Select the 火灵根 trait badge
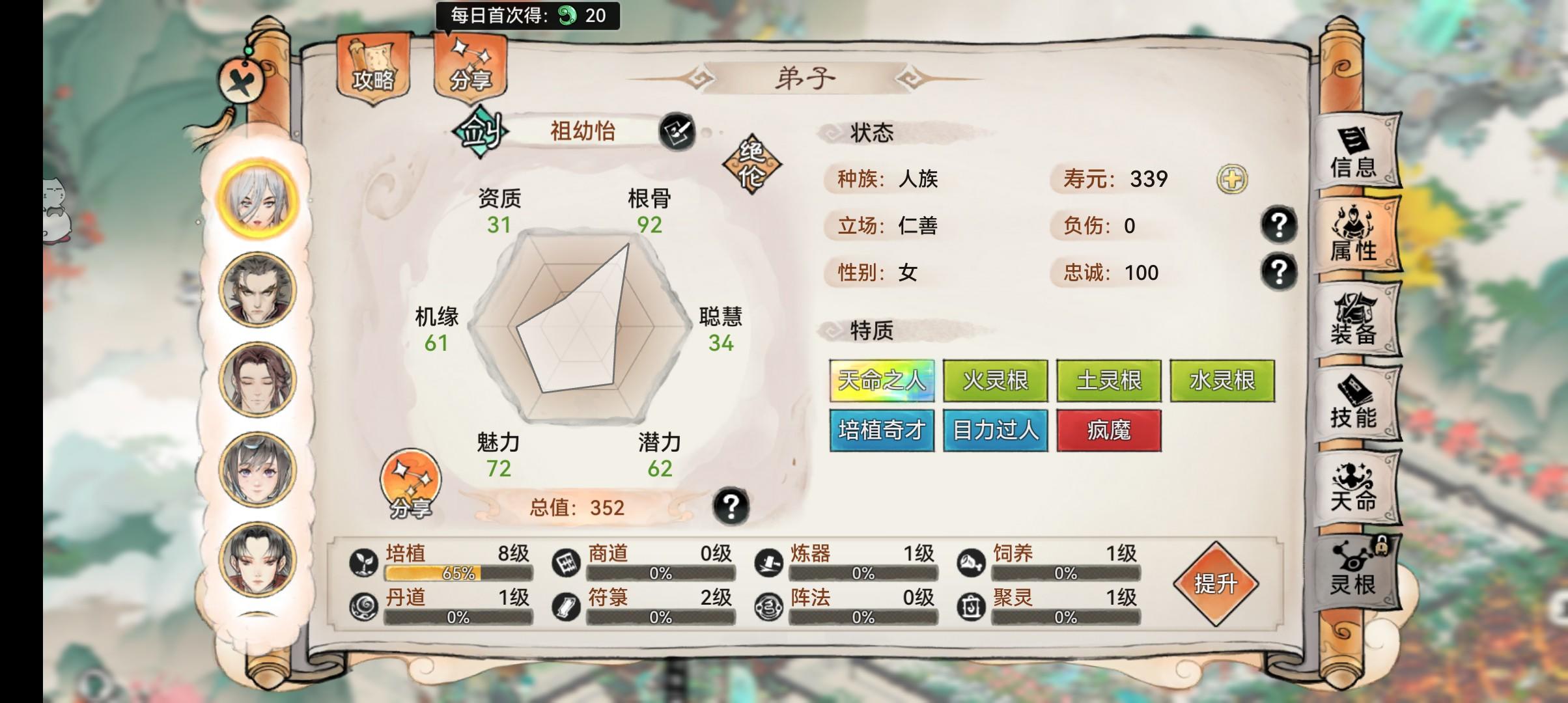The image size is (1568, 703). tap(996, 380)
